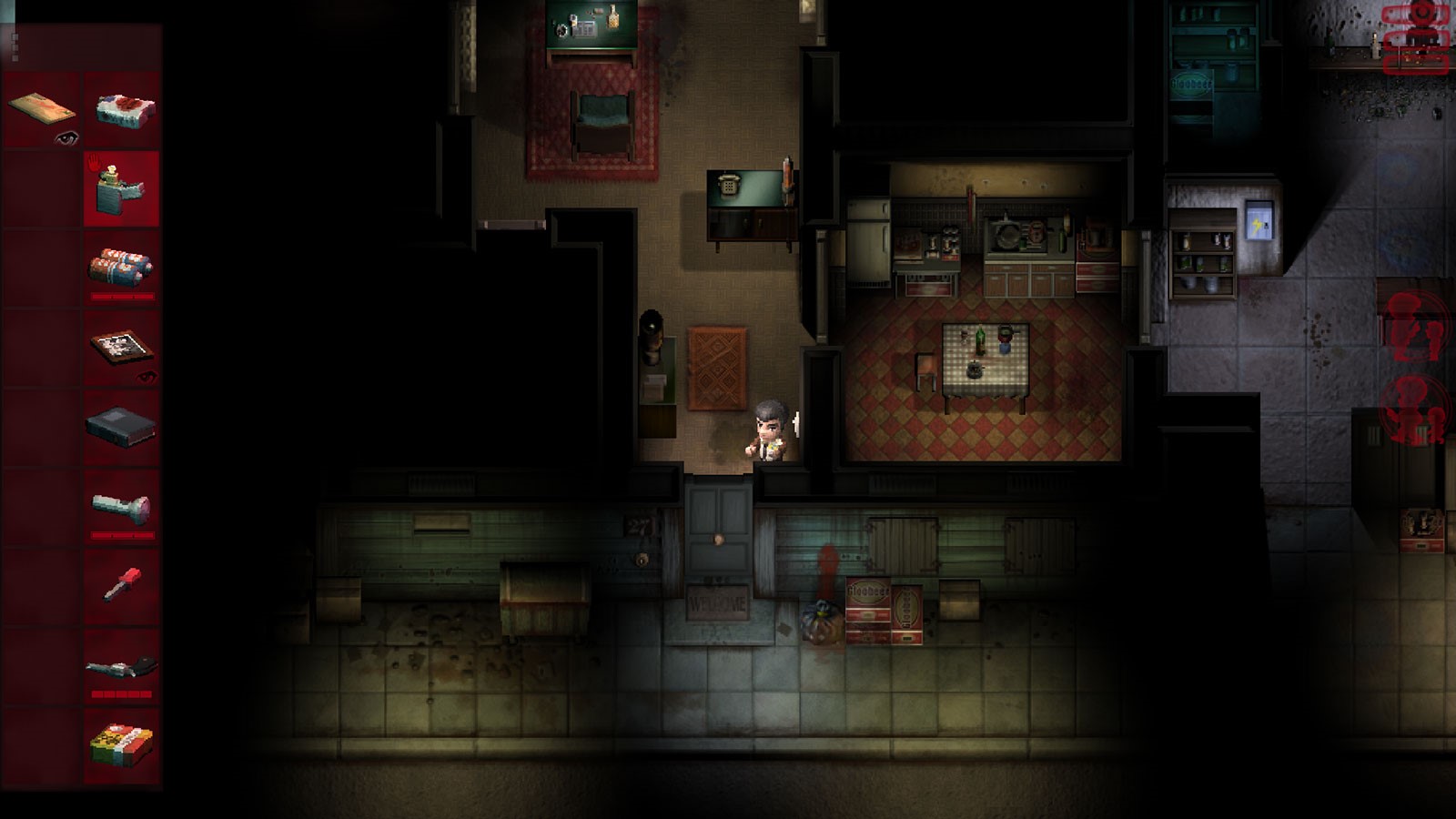Select the envelope letter in the inventory

click(x=42, y=110)
